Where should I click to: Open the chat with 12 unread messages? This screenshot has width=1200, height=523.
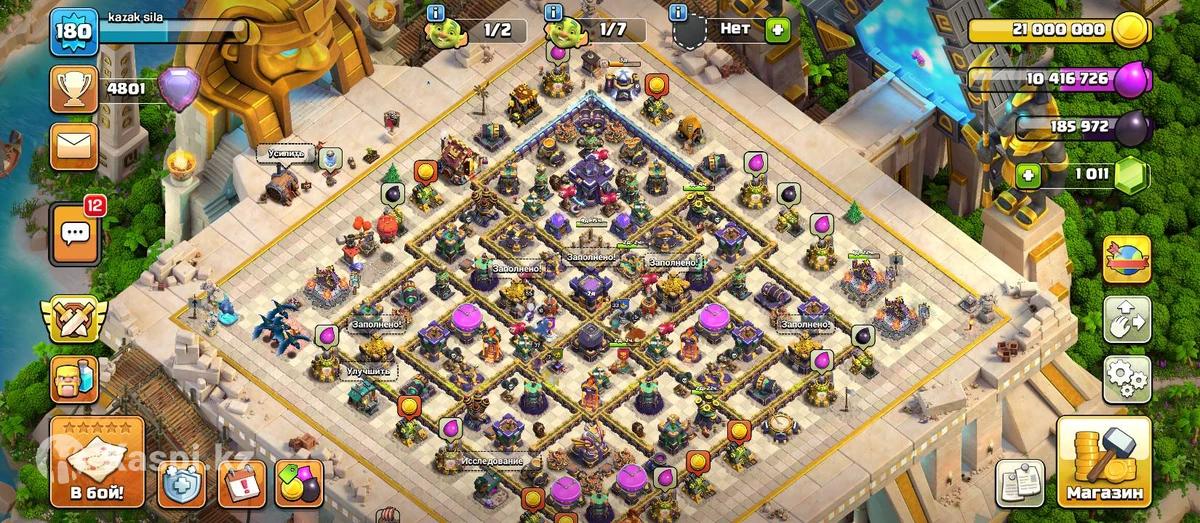(x=75, y=233)
